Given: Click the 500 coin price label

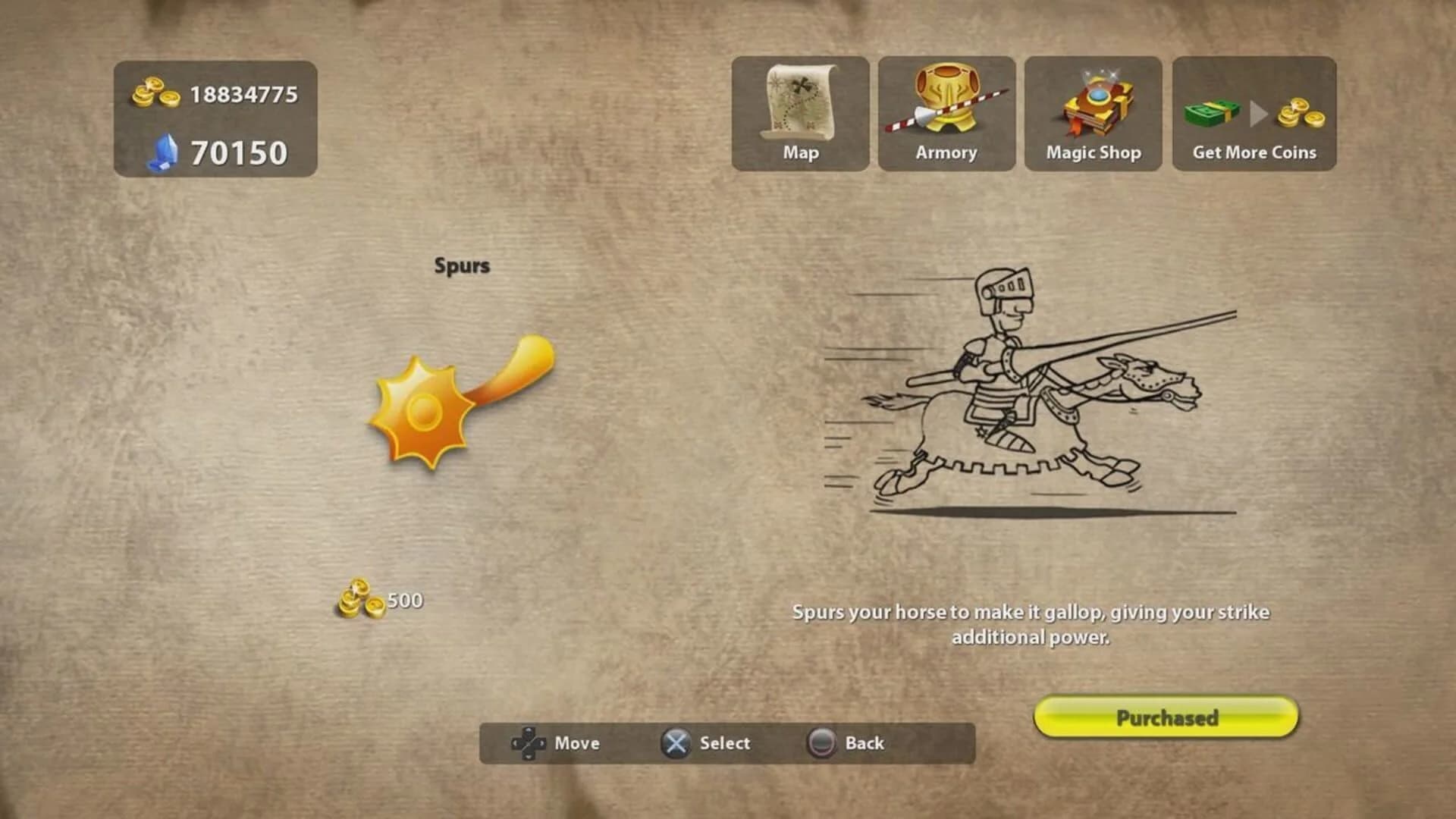Looking at the screenshot, I should click(404, 600).
